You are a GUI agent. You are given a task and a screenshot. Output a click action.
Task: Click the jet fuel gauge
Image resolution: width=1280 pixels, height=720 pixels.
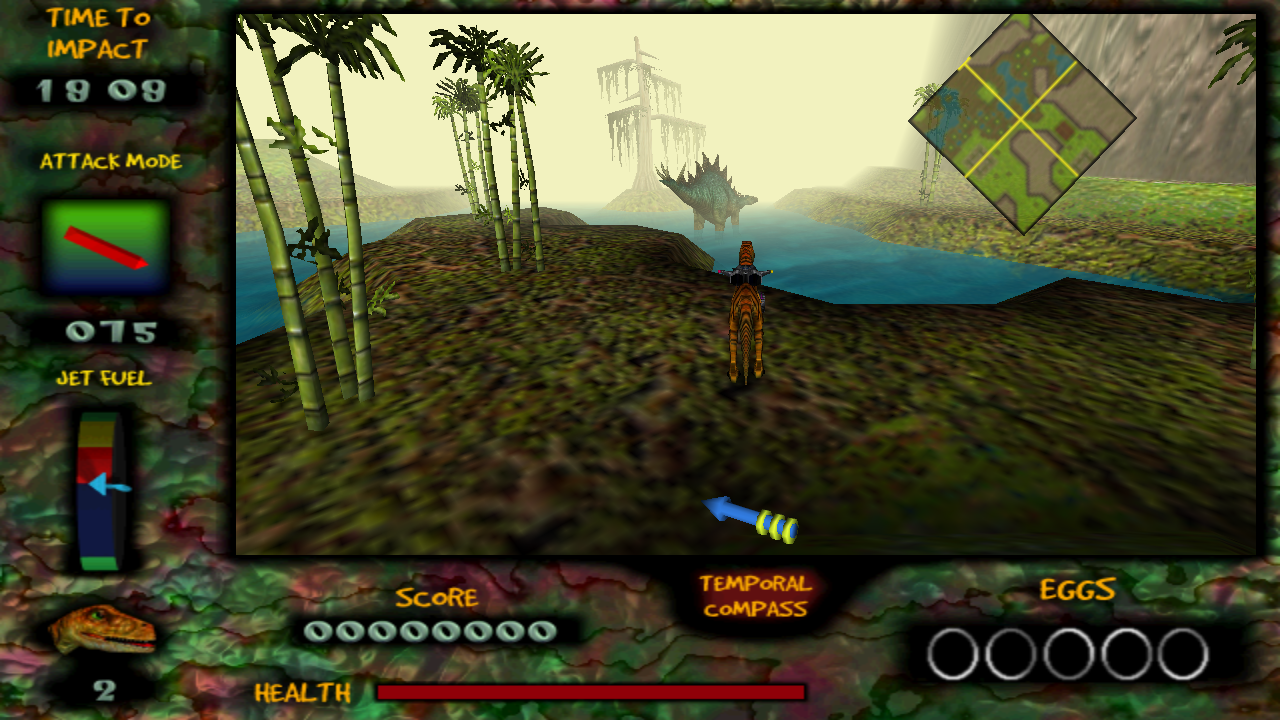point(100,490)
